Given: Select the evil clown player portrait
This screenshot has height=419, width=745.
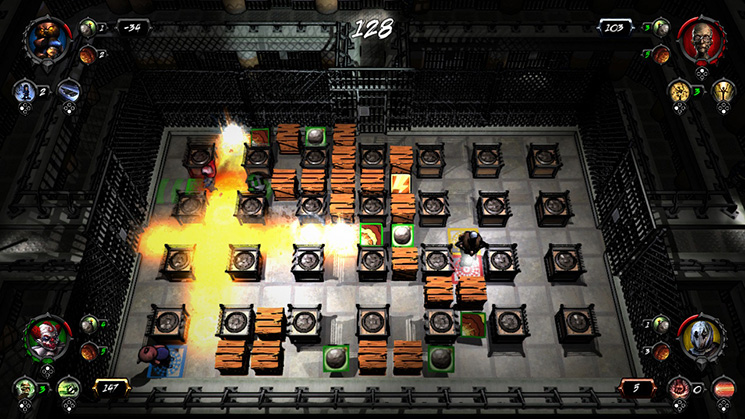Looking at the screenshot, I should (48, 338).
